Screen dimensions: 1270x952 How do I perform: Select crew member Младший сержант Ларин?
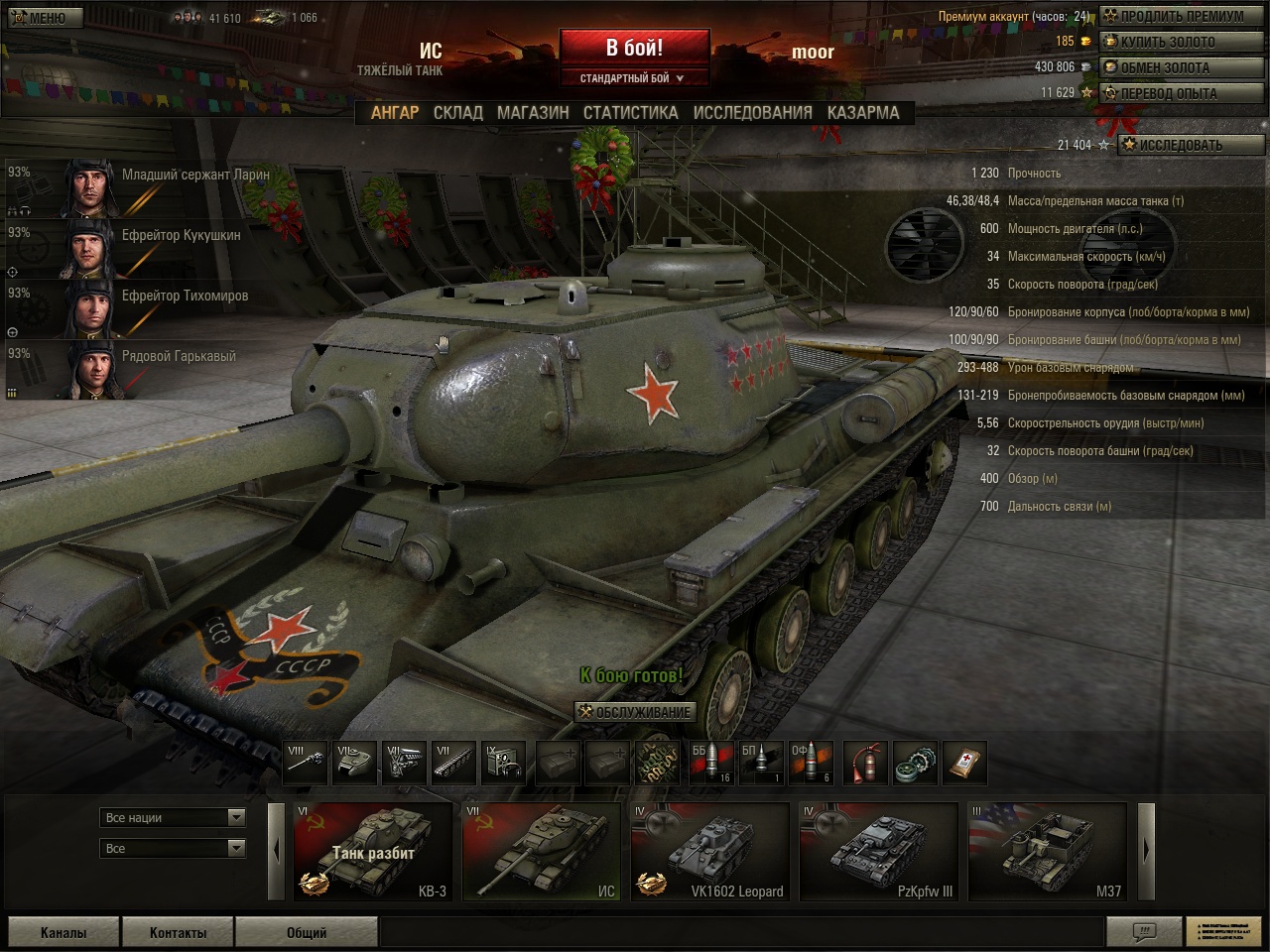pos(139,187)
